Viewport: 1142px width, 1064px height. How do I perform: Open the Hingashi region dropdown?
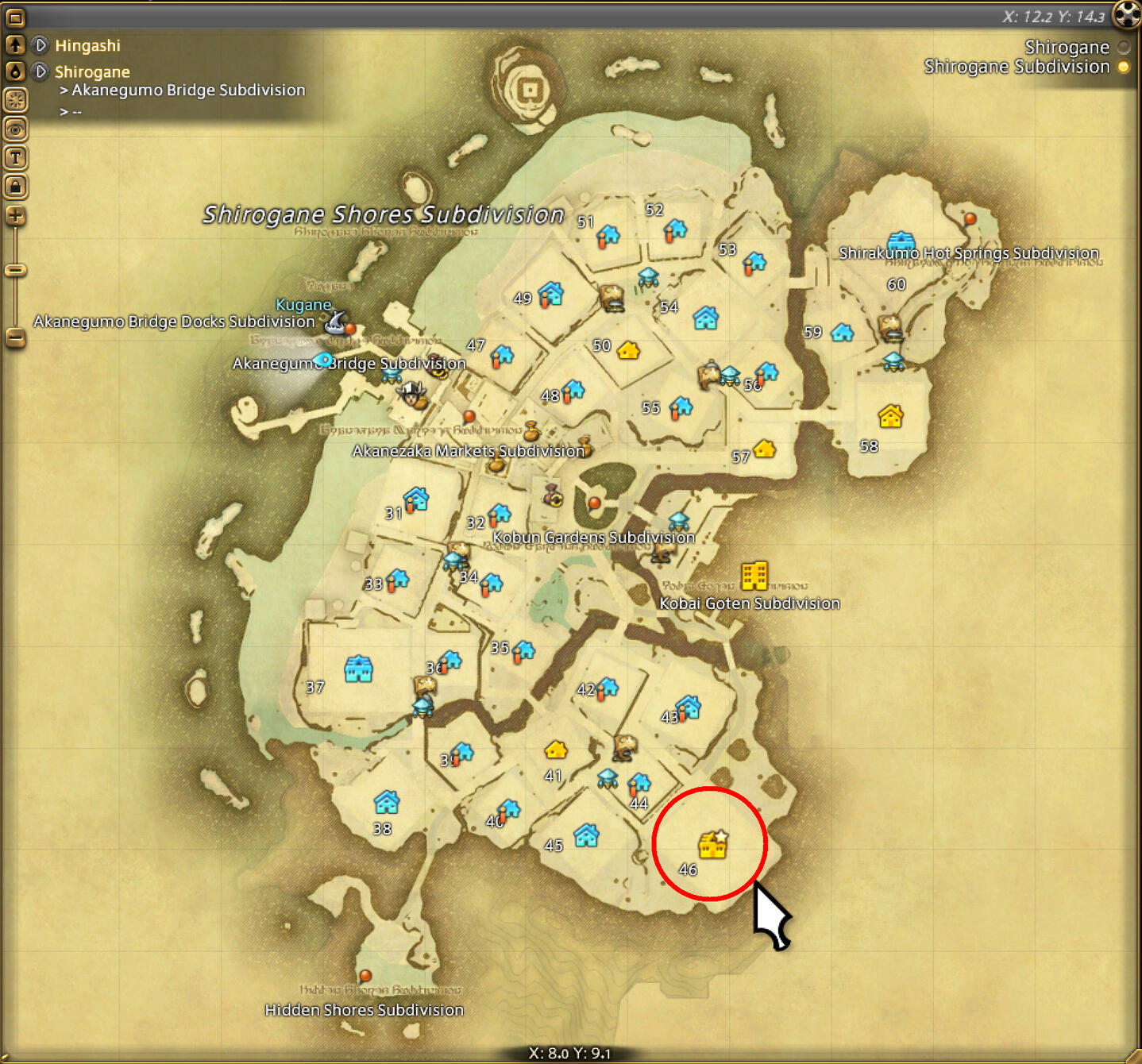(41, 45)
